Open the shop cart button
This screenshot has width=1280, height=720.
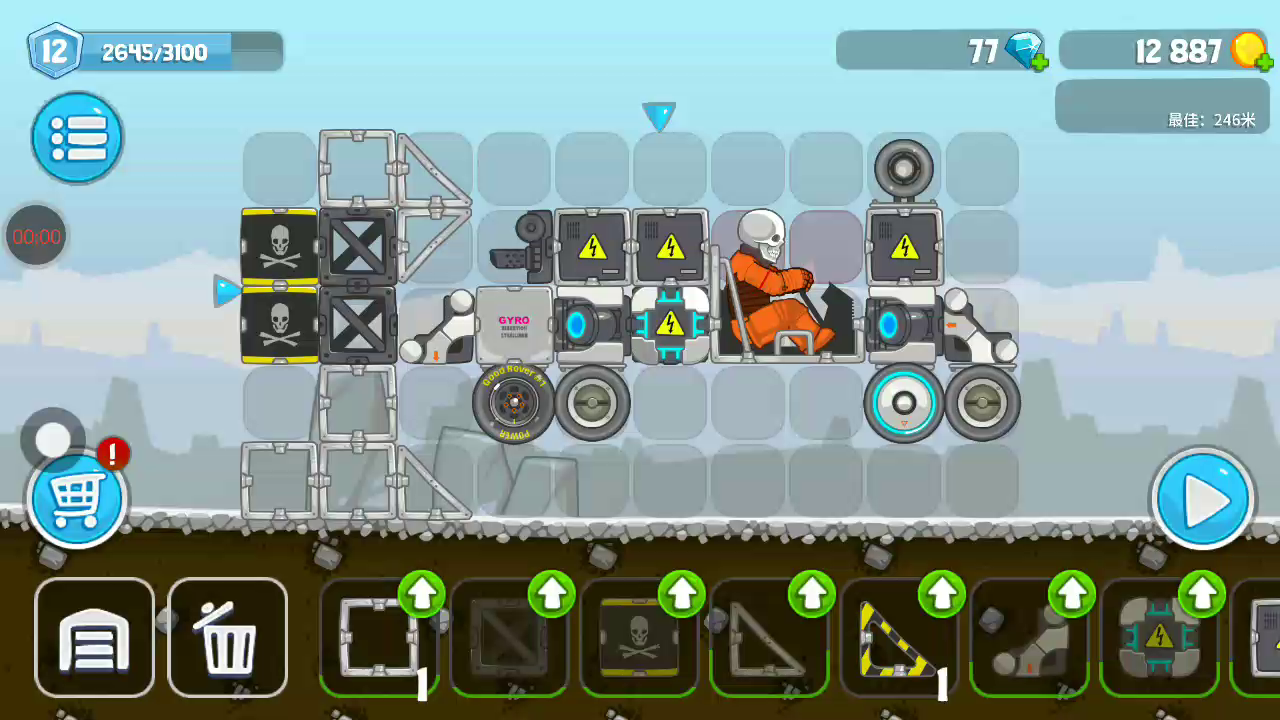77,499
